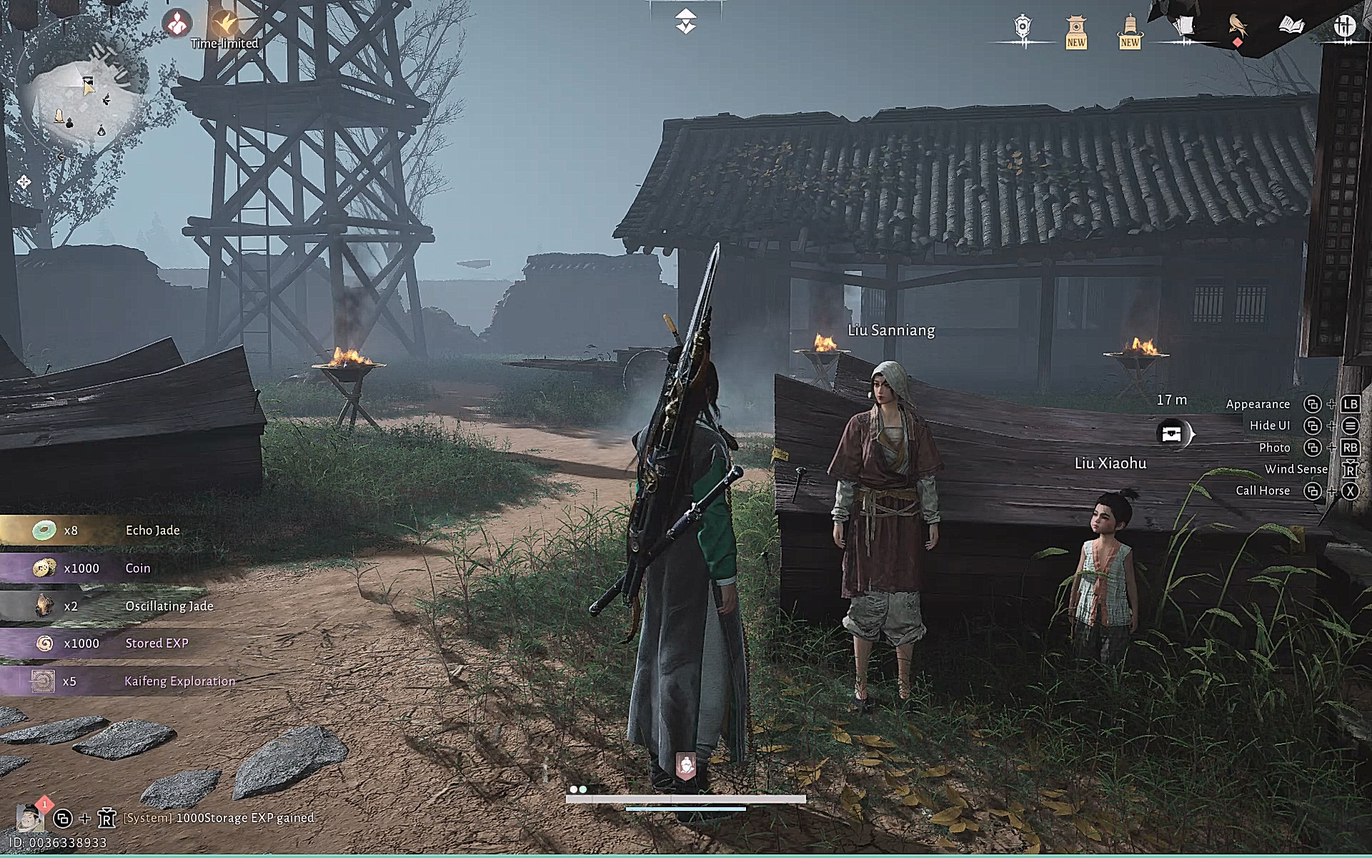Select the Appearance shortcut option
The image size is (1372, 858).
click(1258, 404)
